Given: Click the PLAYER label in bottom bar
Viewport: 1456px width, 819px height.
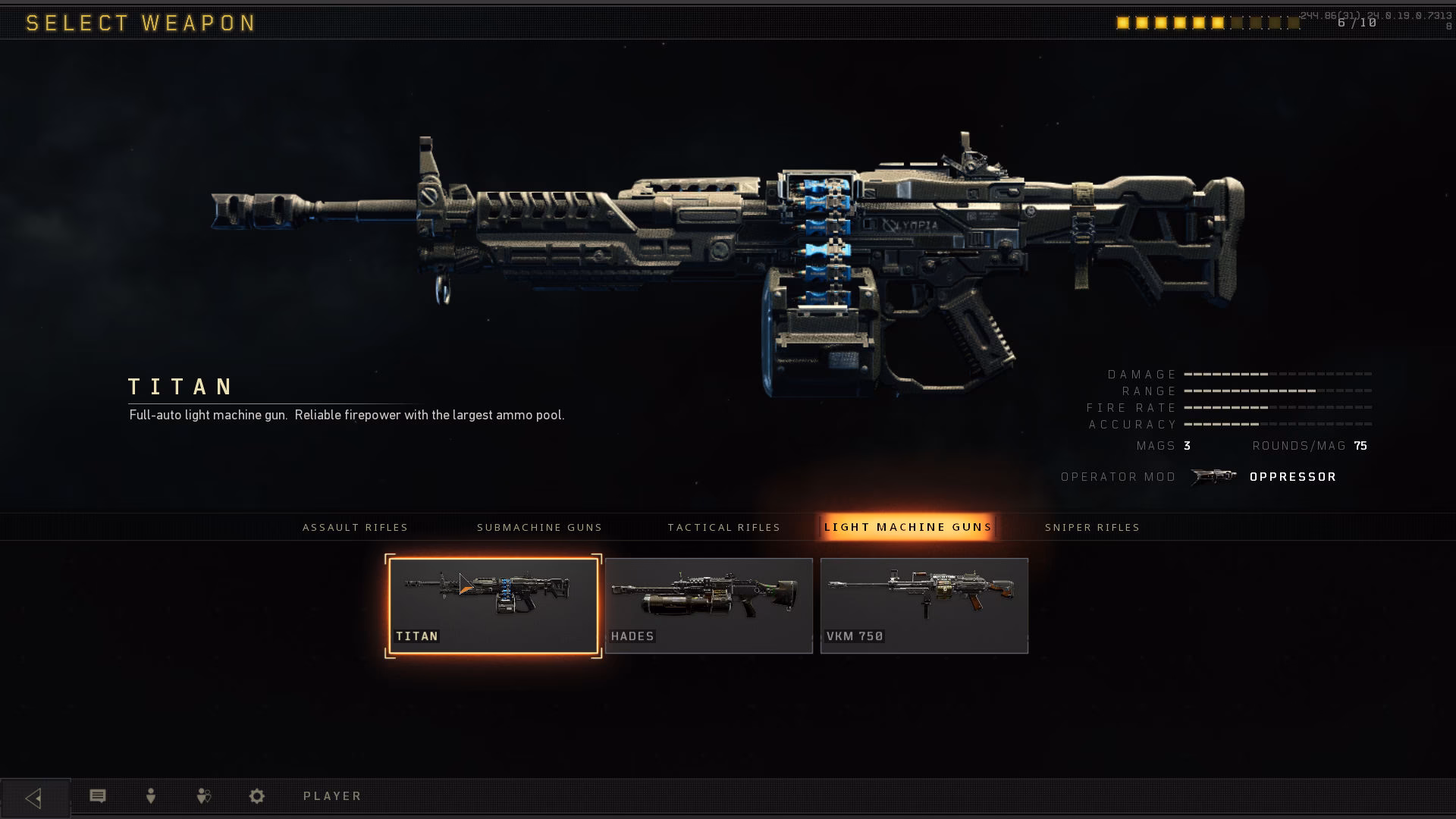Looking at the screenshot, I should (331, 795).
